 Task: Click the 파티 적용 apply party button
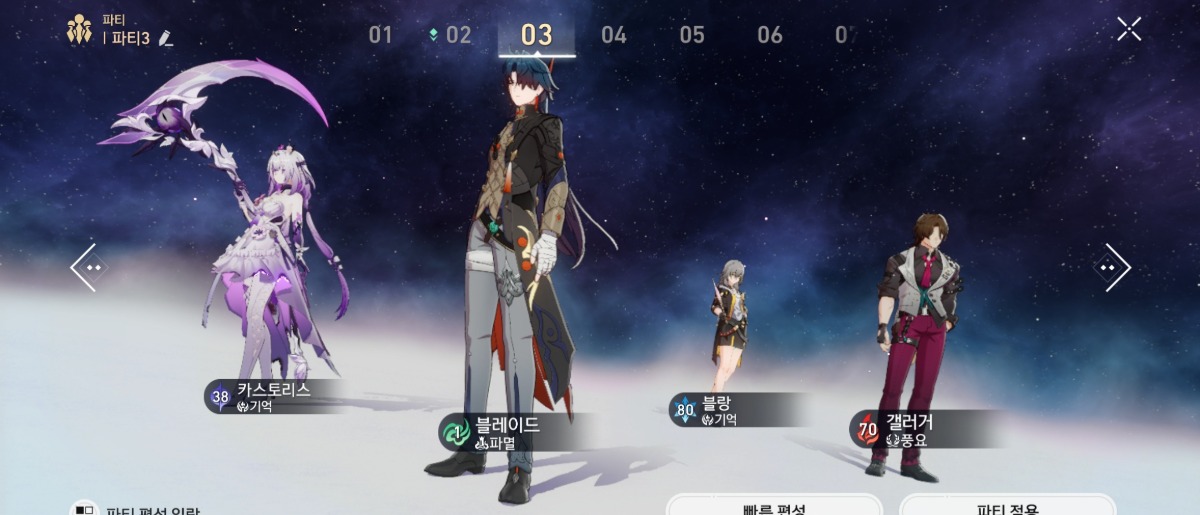pyautogui.click(x=1007, y=506)
